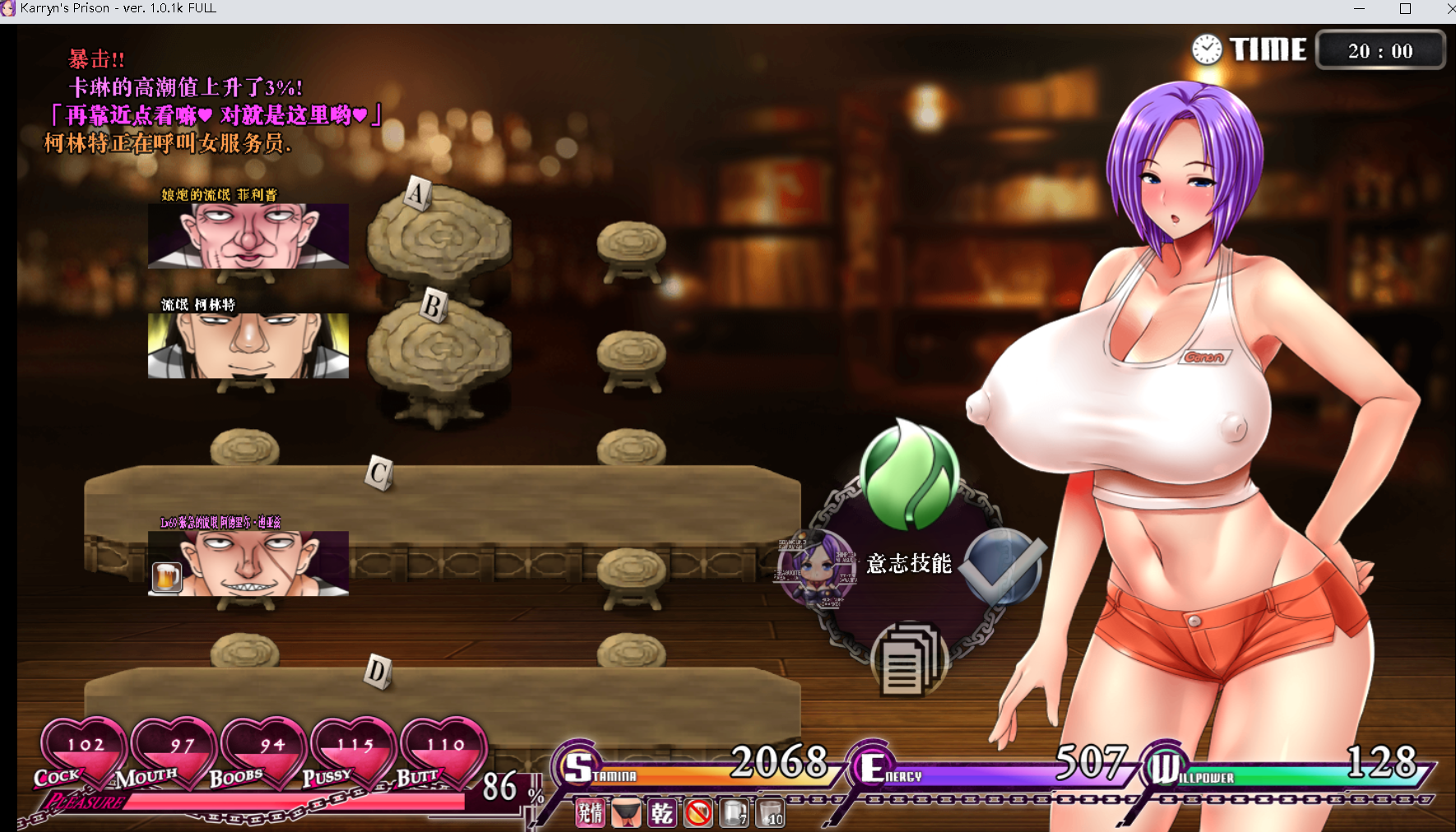The height and width of the screenshot is (832, 1456).
Task: Select the top patron portrait at table A
Action: click(248, 236)
